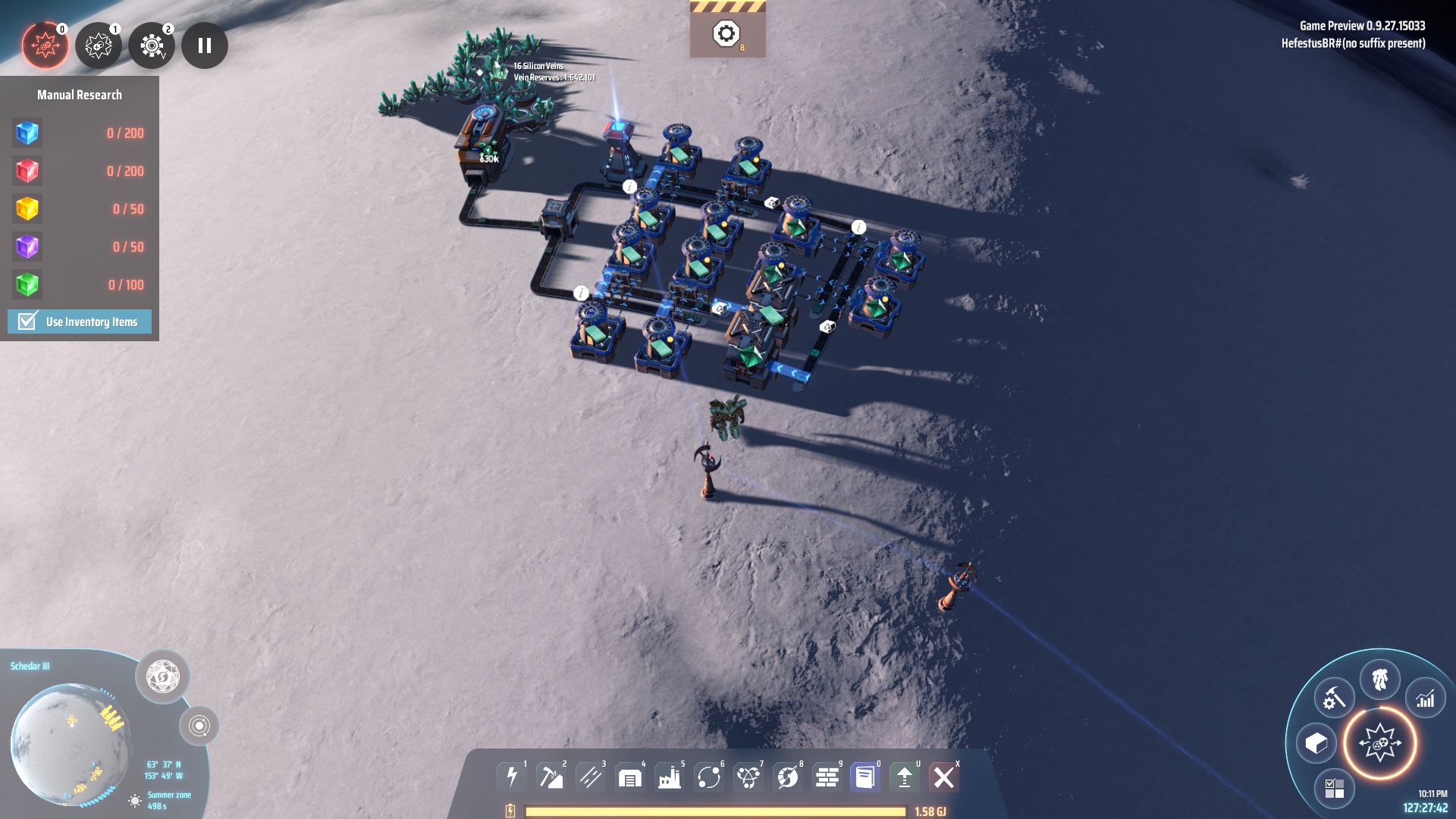This screenshot has width=1456, height=819.
Task: Show the production statistics chart panel
Action: click(x=1426, y=698)
